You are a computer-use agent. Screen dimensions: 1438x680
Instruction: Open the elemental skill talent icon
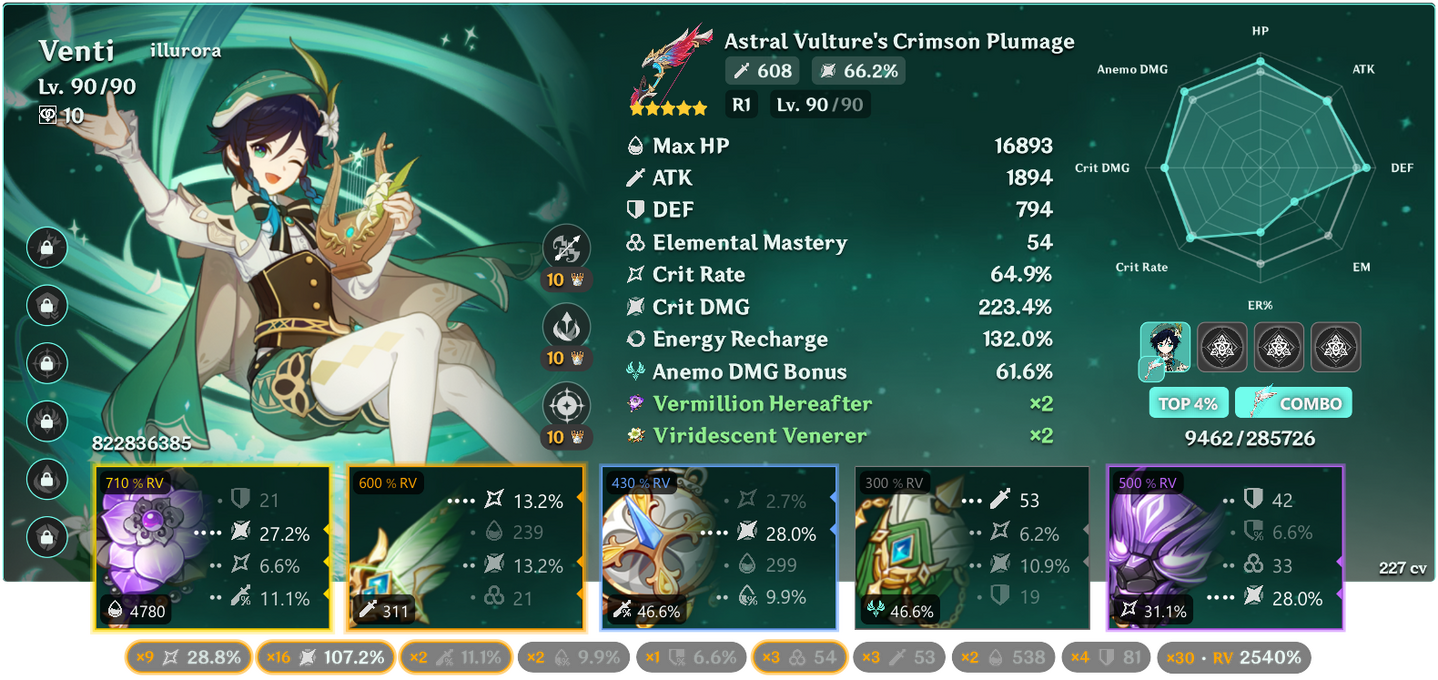click(x=566, y=327)
